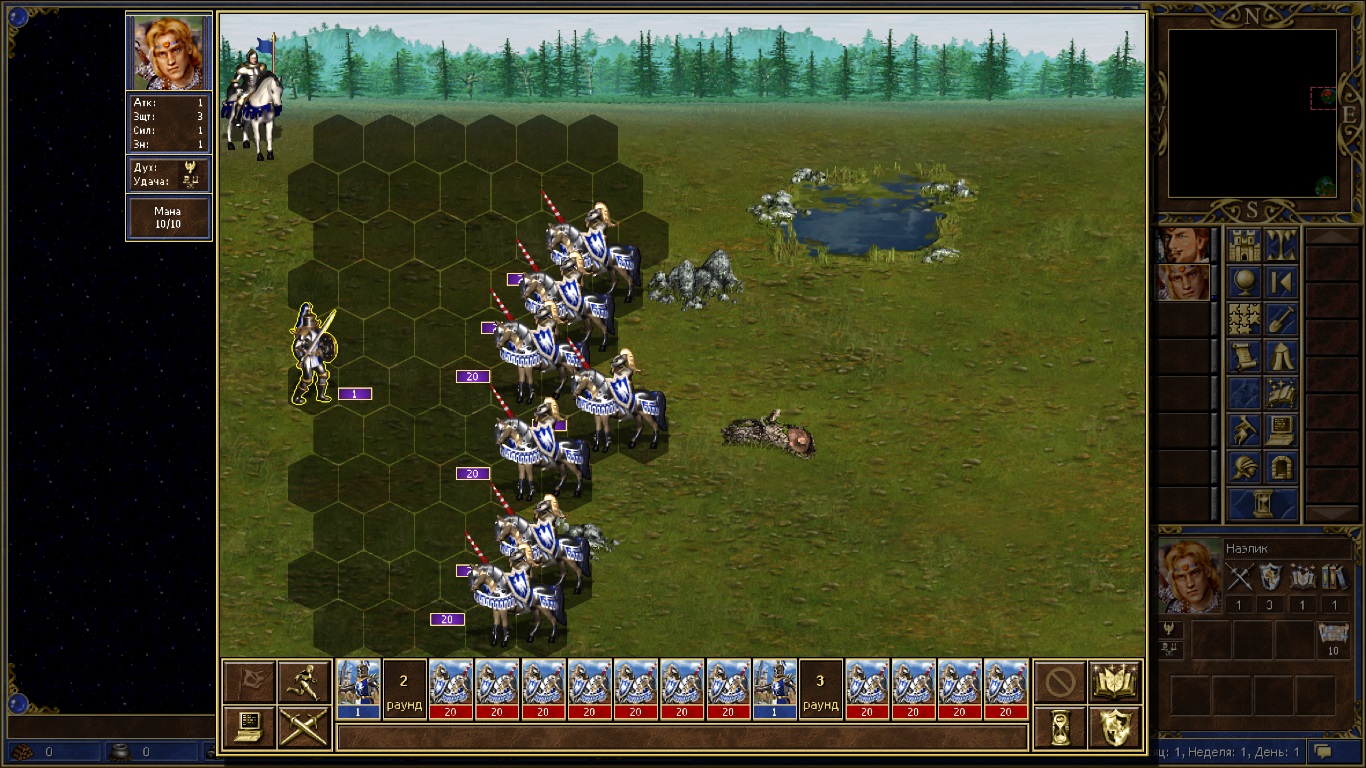Surrender with the flag button

[x=249, y=682]
